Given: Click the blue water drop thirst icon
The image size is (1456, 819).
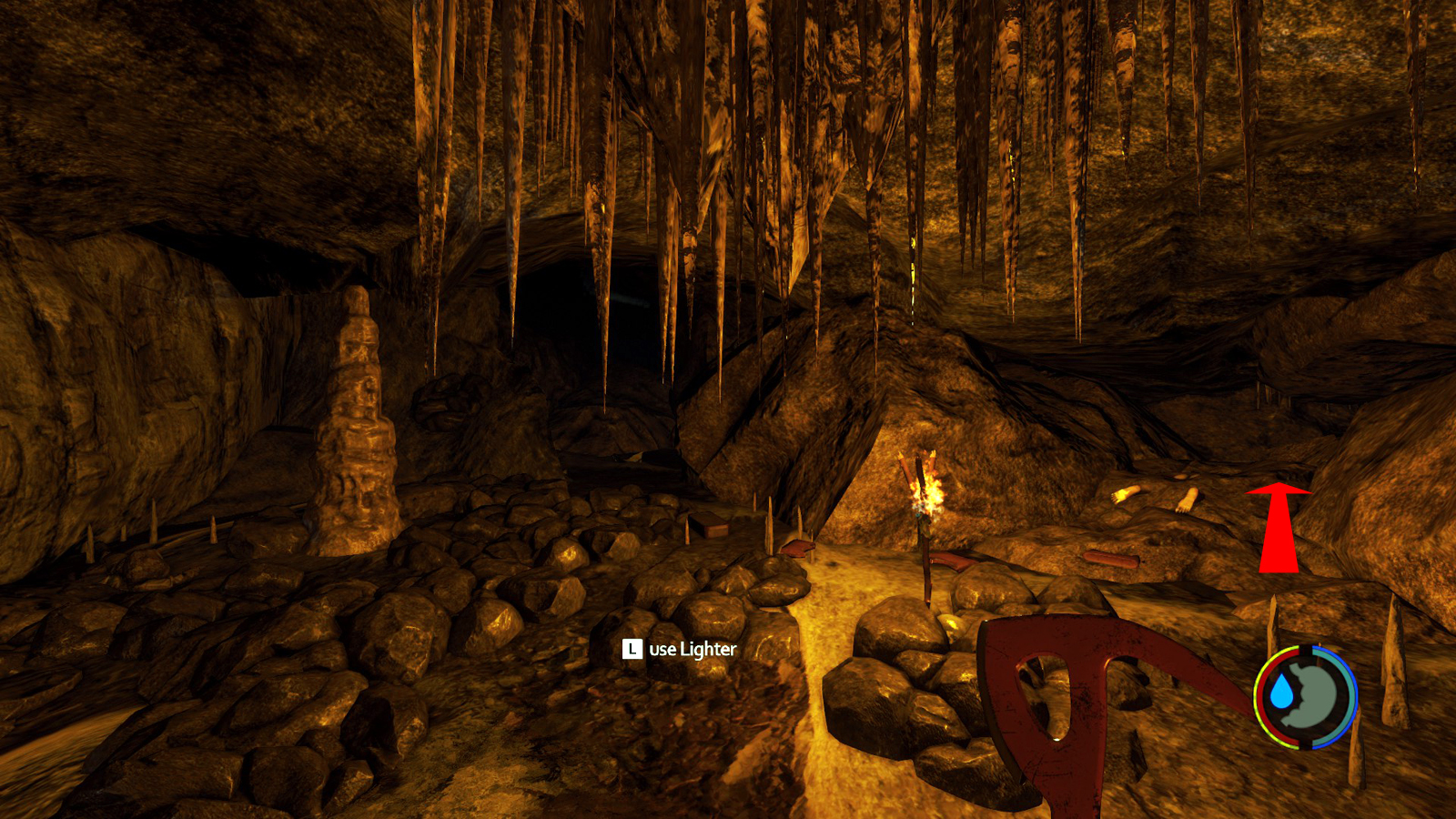Looking at the screenshot, I should pos(1281,693).
